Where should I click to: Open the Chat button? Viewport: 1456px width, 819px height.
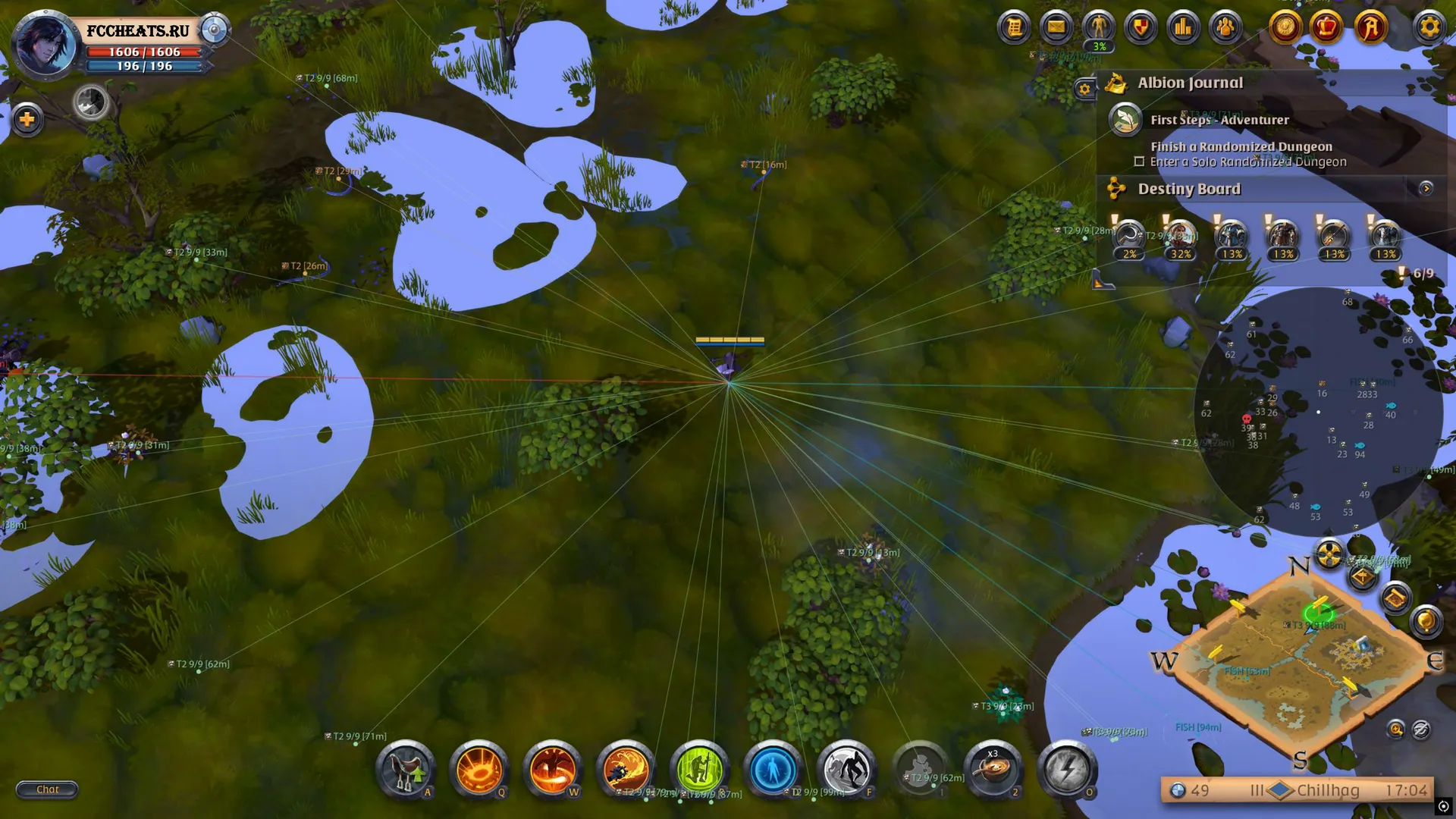(47, 789)
